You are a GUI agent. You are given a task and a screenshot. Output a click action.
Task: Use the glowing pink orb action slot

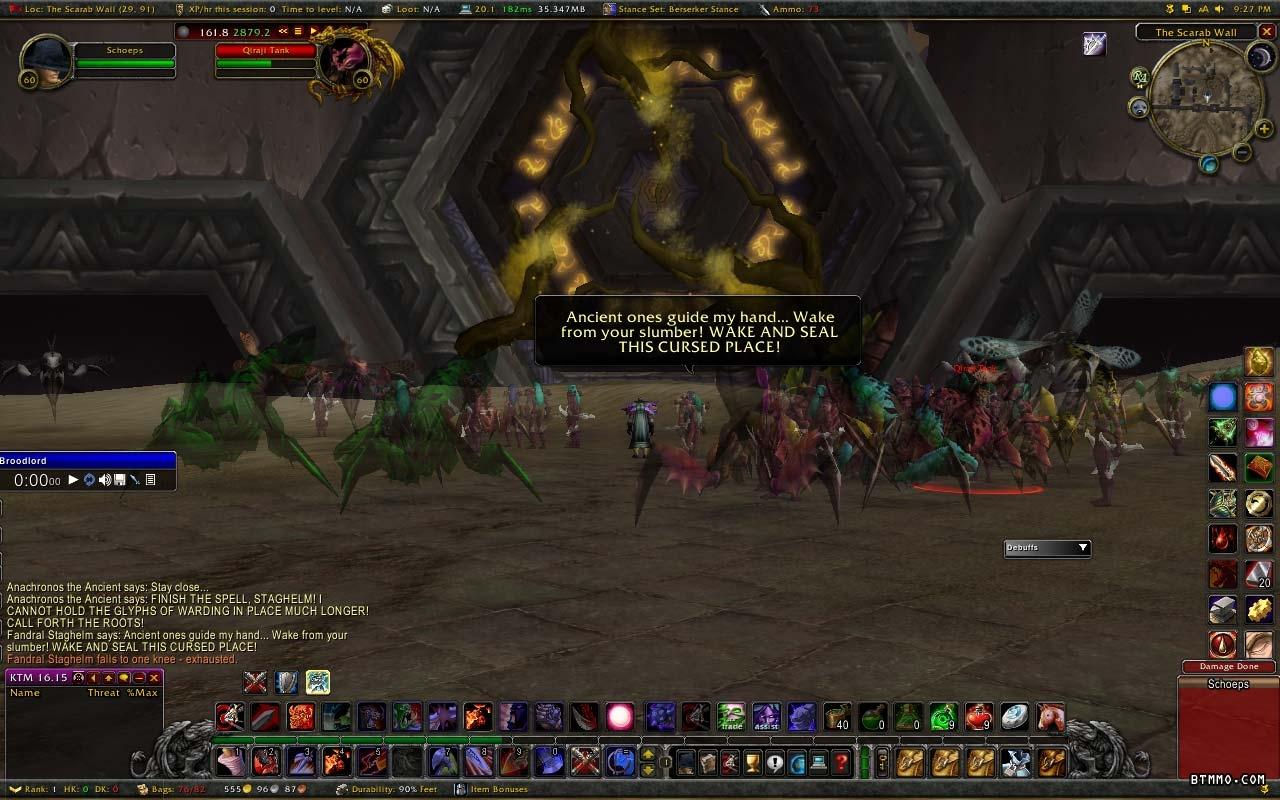point(620,716)
